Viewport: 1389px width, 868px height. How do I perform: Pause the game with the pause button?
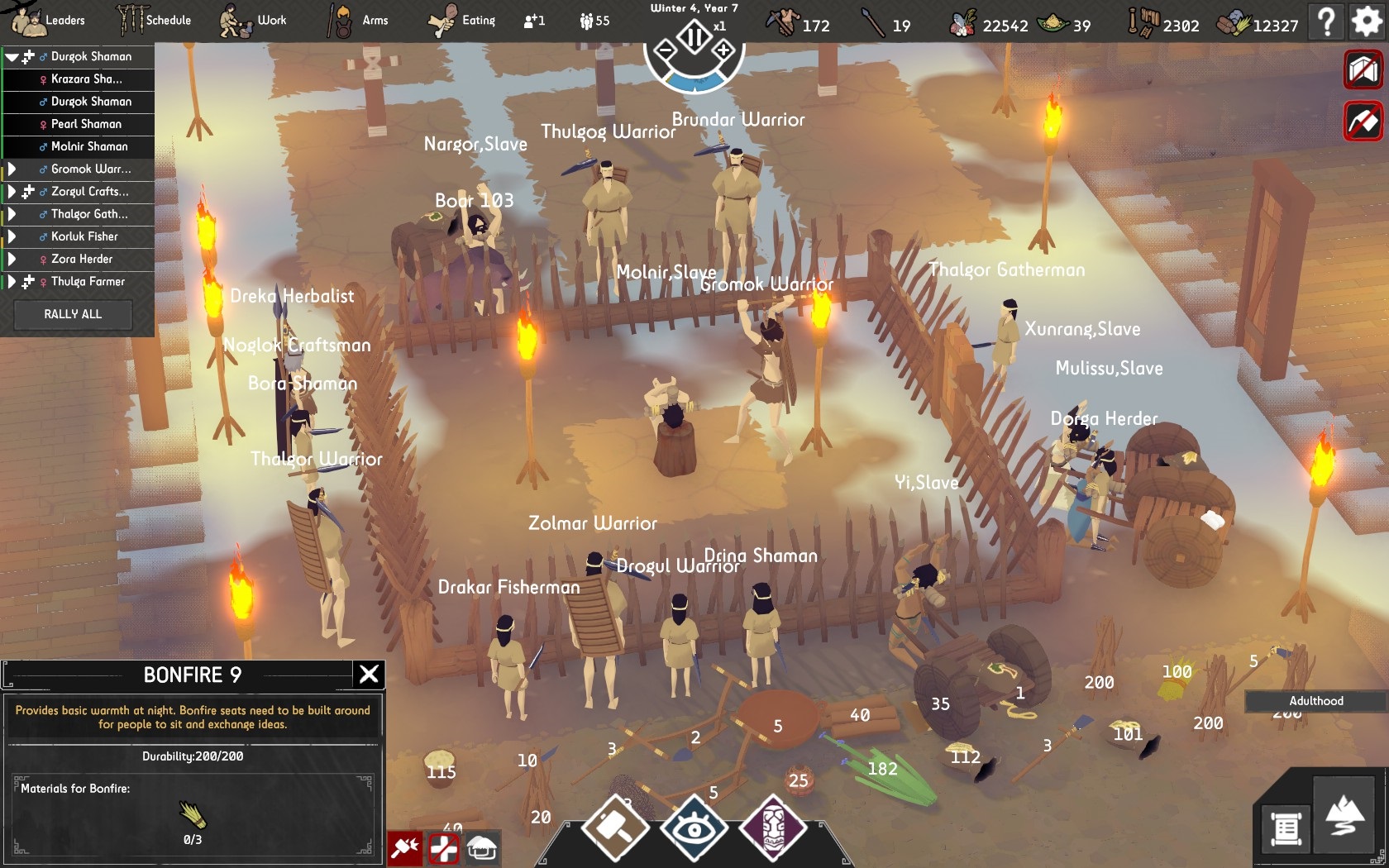(x=694, y=36)
